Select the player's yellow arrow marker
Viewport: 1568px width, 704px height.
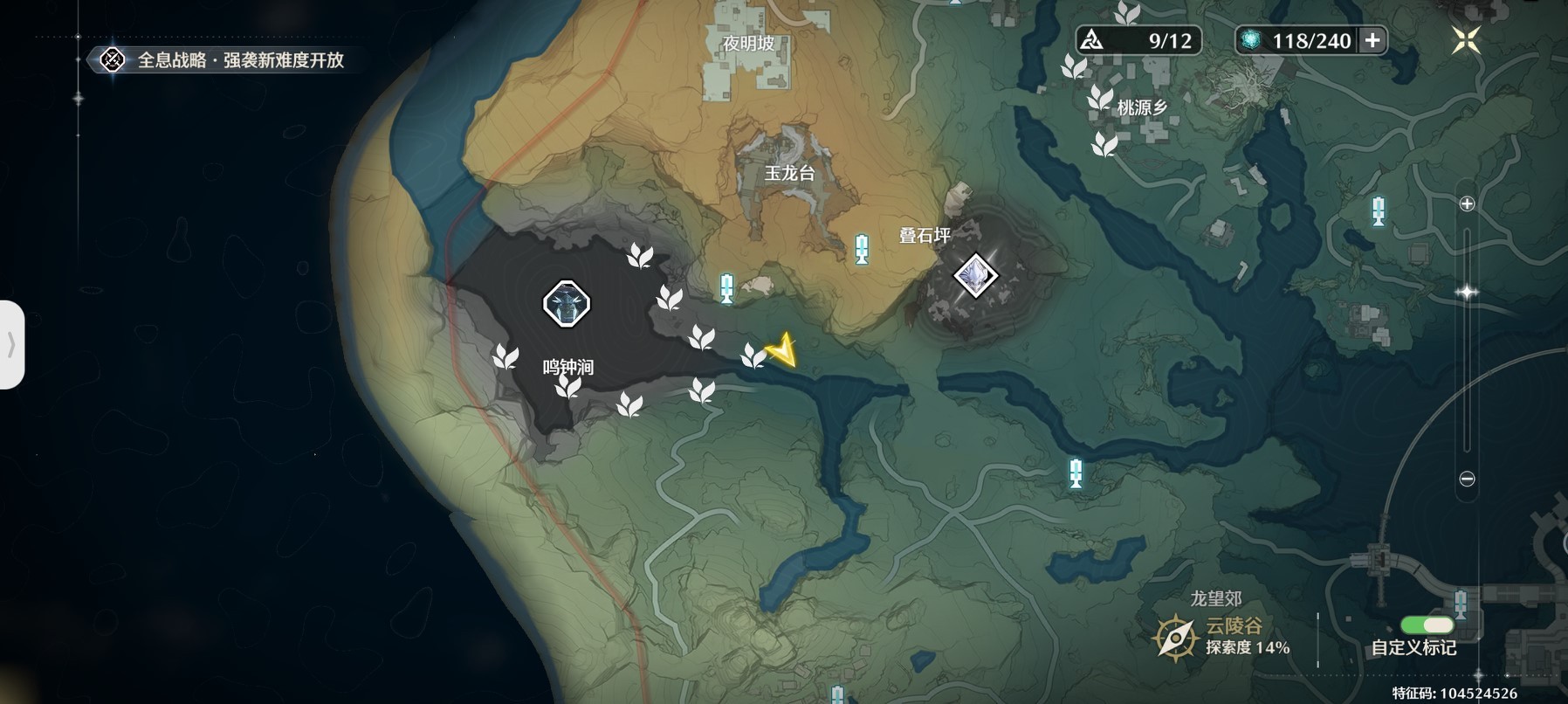click(x=783, y=351)
